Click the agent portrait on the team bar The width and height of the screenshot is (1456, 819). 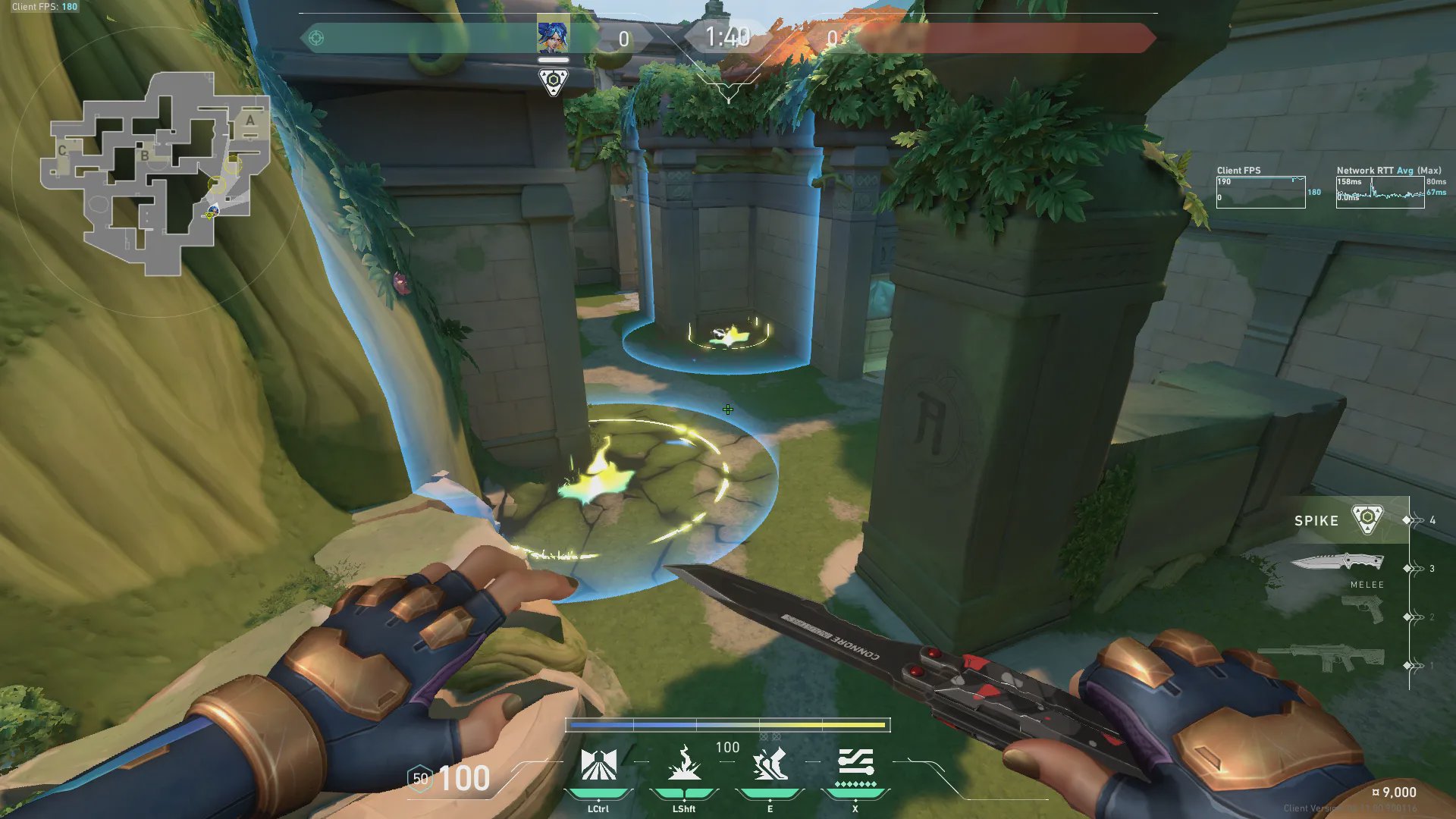[x=553, y=35]
